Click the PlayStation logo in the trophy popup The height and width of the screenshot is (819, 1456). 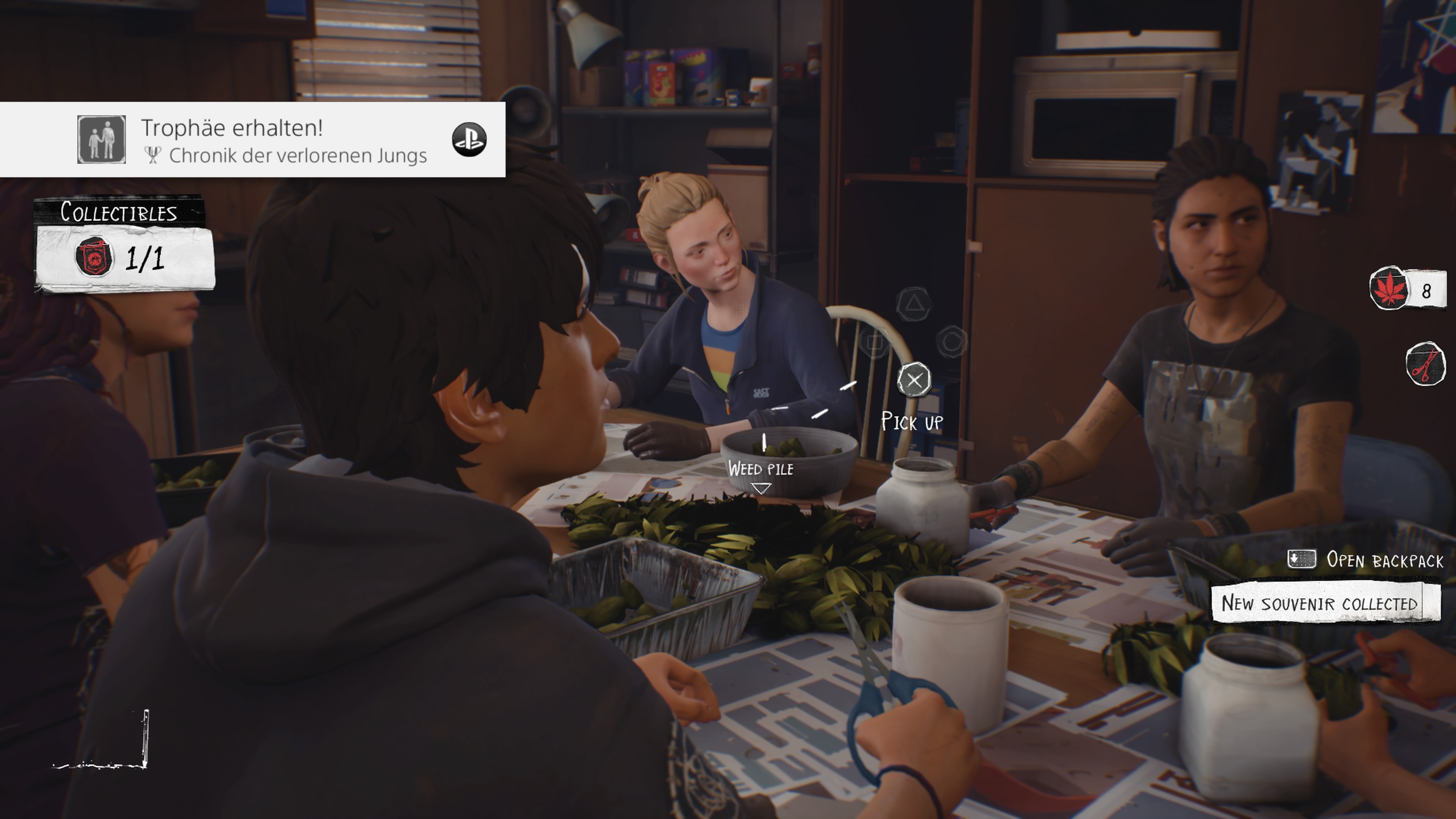coord(469,140)
